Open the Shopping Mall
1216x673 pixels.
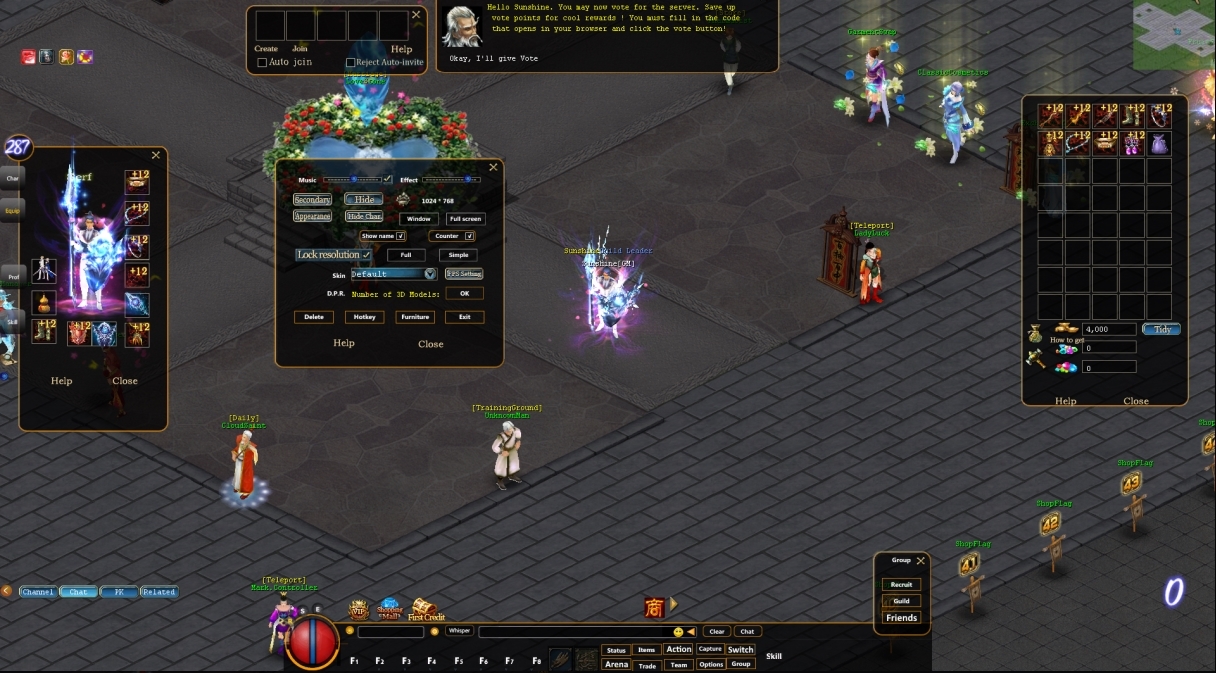[x=389, y=609]
